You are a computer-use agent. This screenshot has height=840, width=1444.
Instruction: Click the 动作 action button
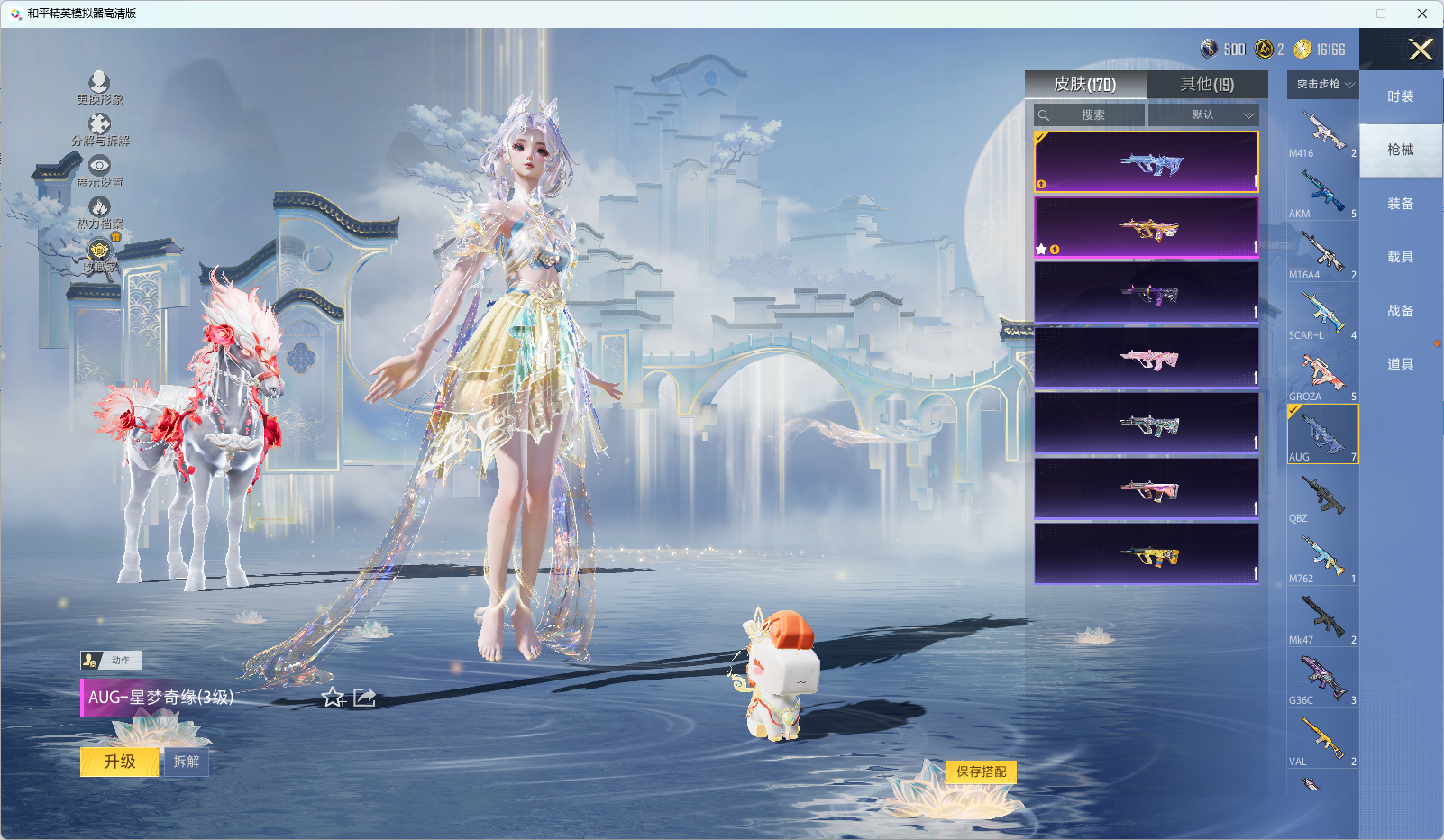tap(111, 660)
